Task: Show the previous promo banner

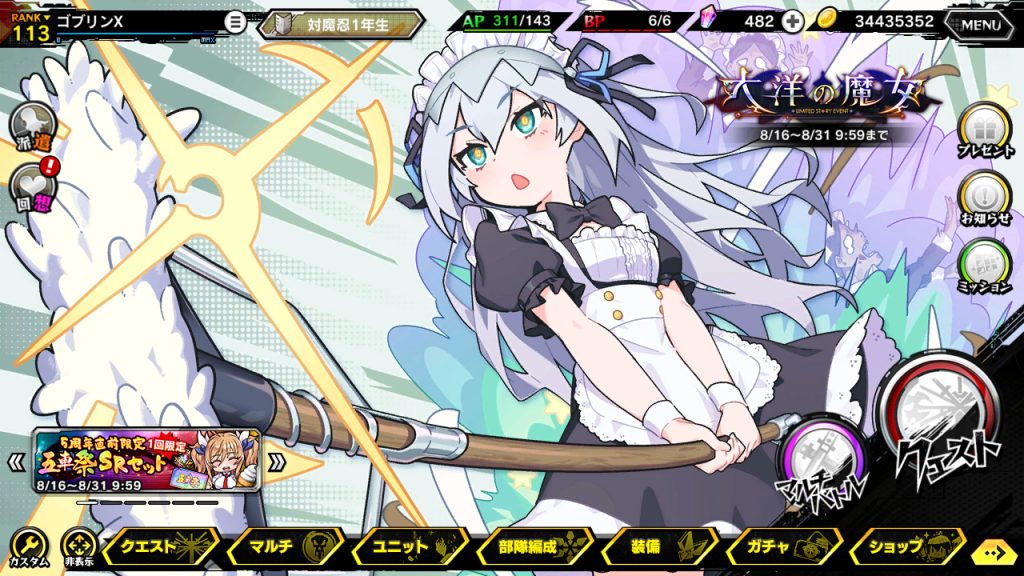Action: pyautogui.click(x=16, y=462)
